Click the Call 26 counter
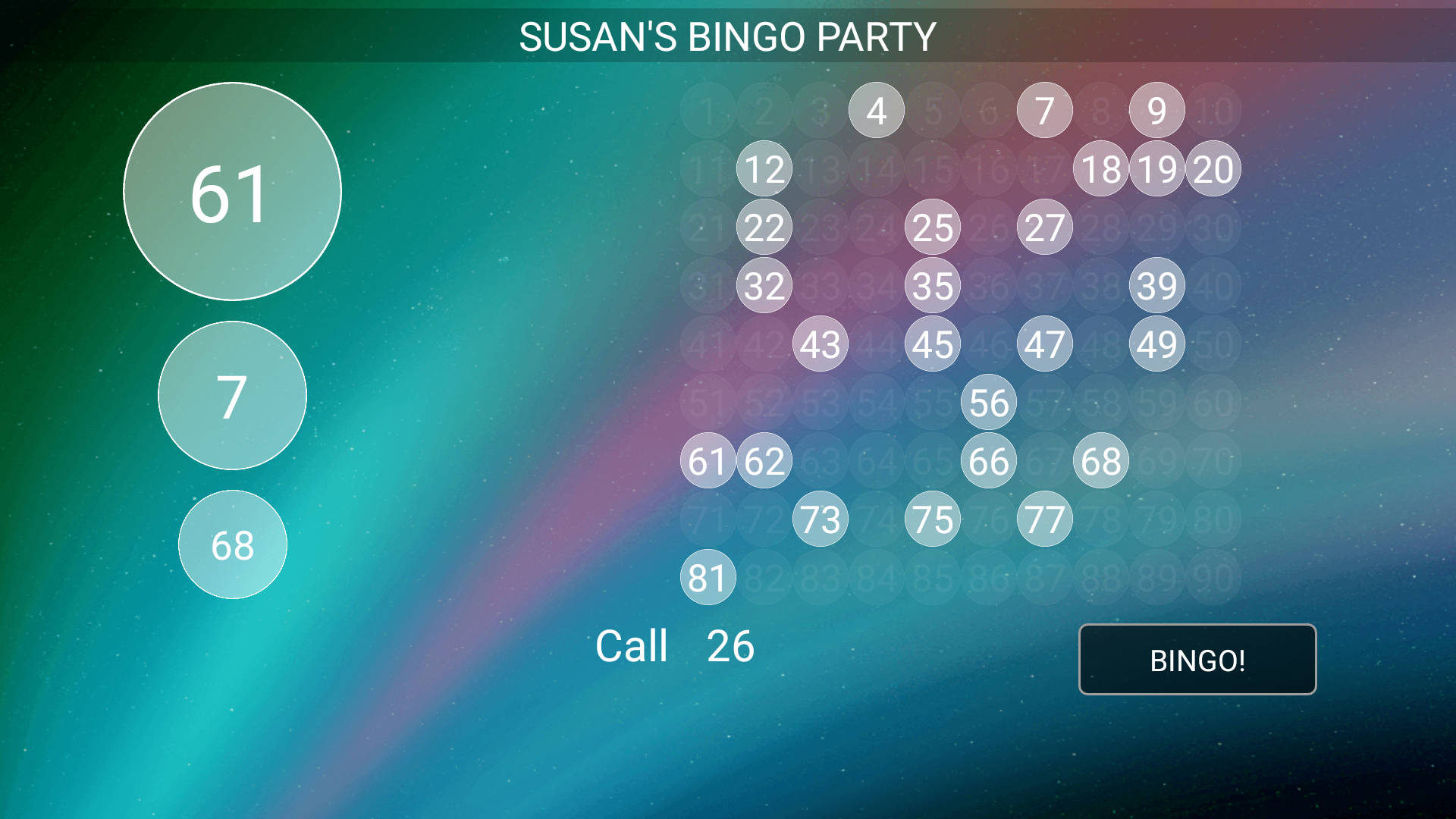 (x=675, y=646)
